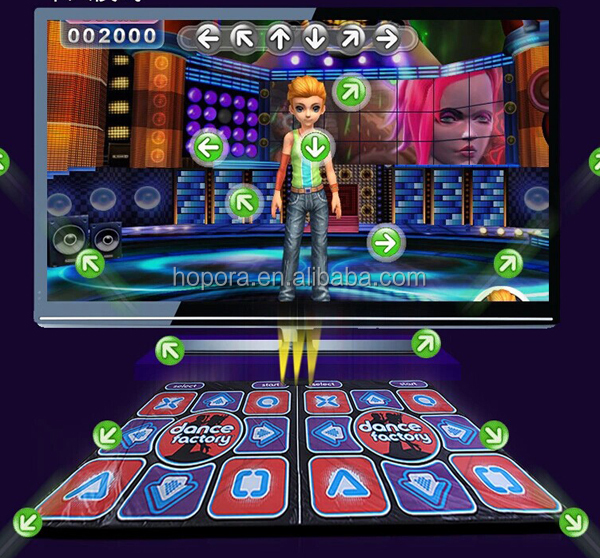Hit the left arrow target in top bar
Image resolution: width=600 pixels, height=558 pixels.
coord(207,39)
